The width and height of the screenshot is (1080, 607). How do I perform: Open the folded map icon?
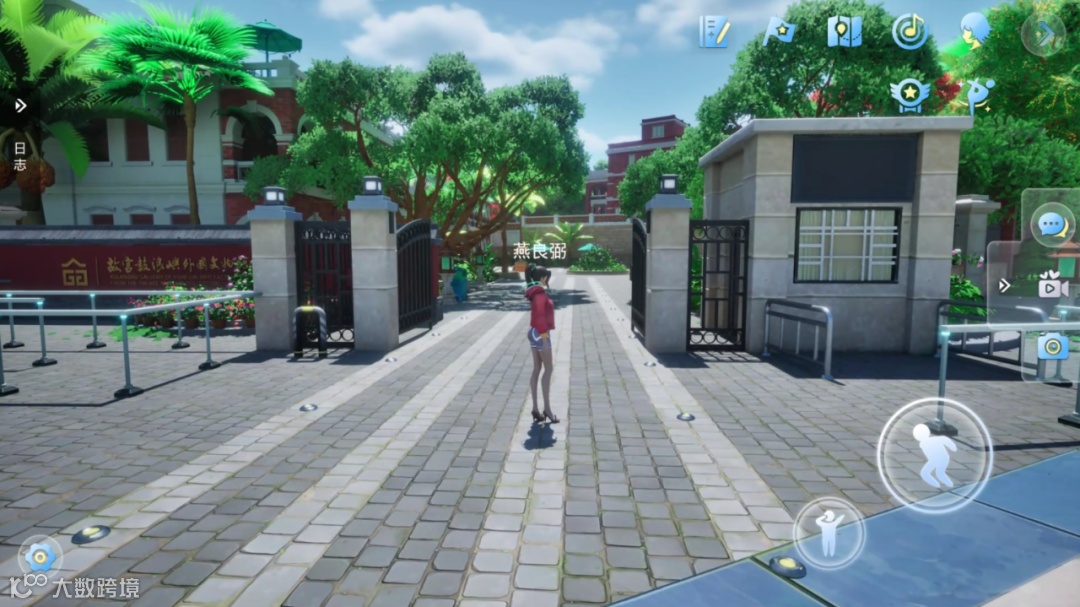[845, 32]
